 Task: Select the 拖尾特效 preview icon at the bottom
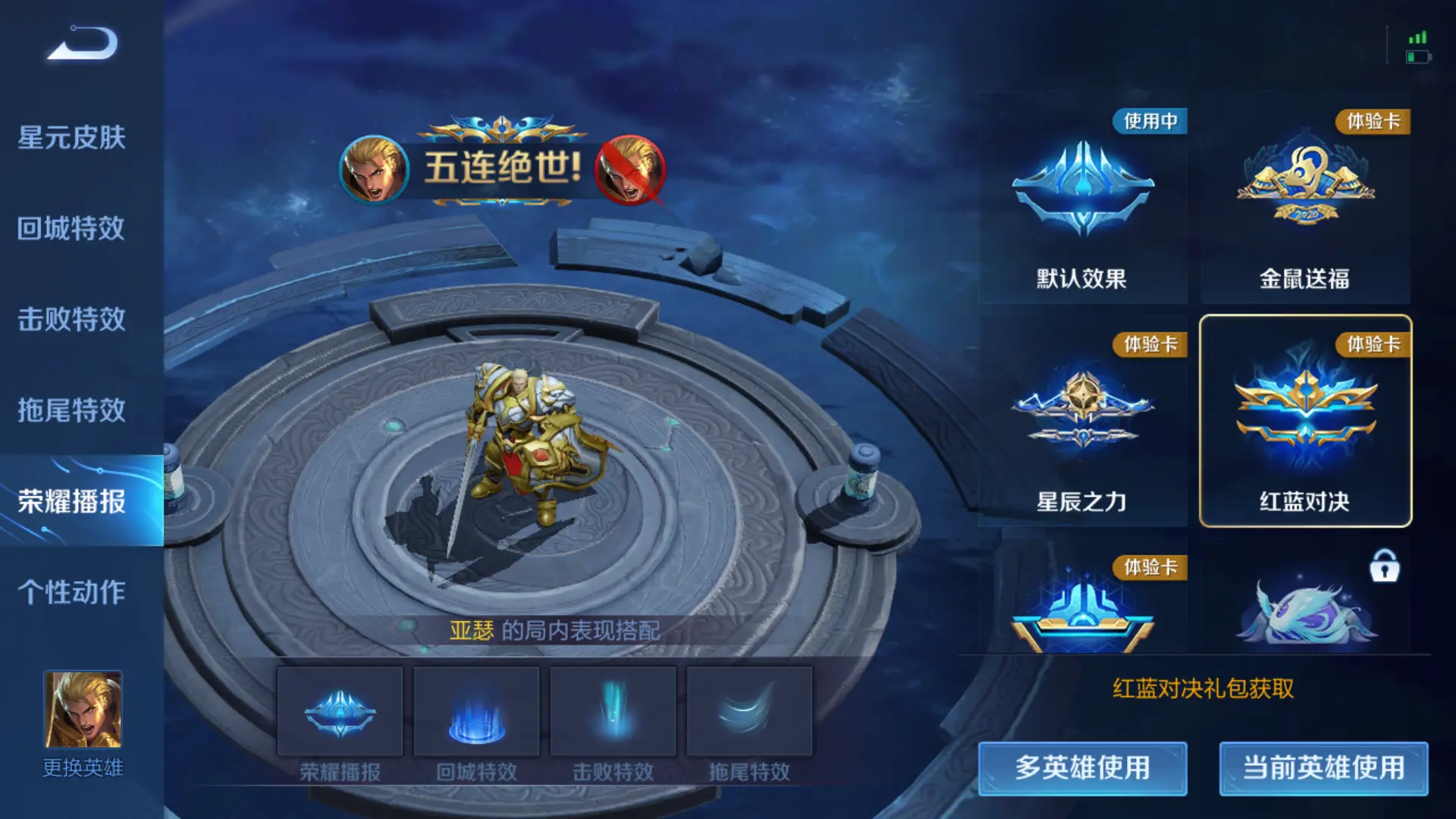coord(748,711)
